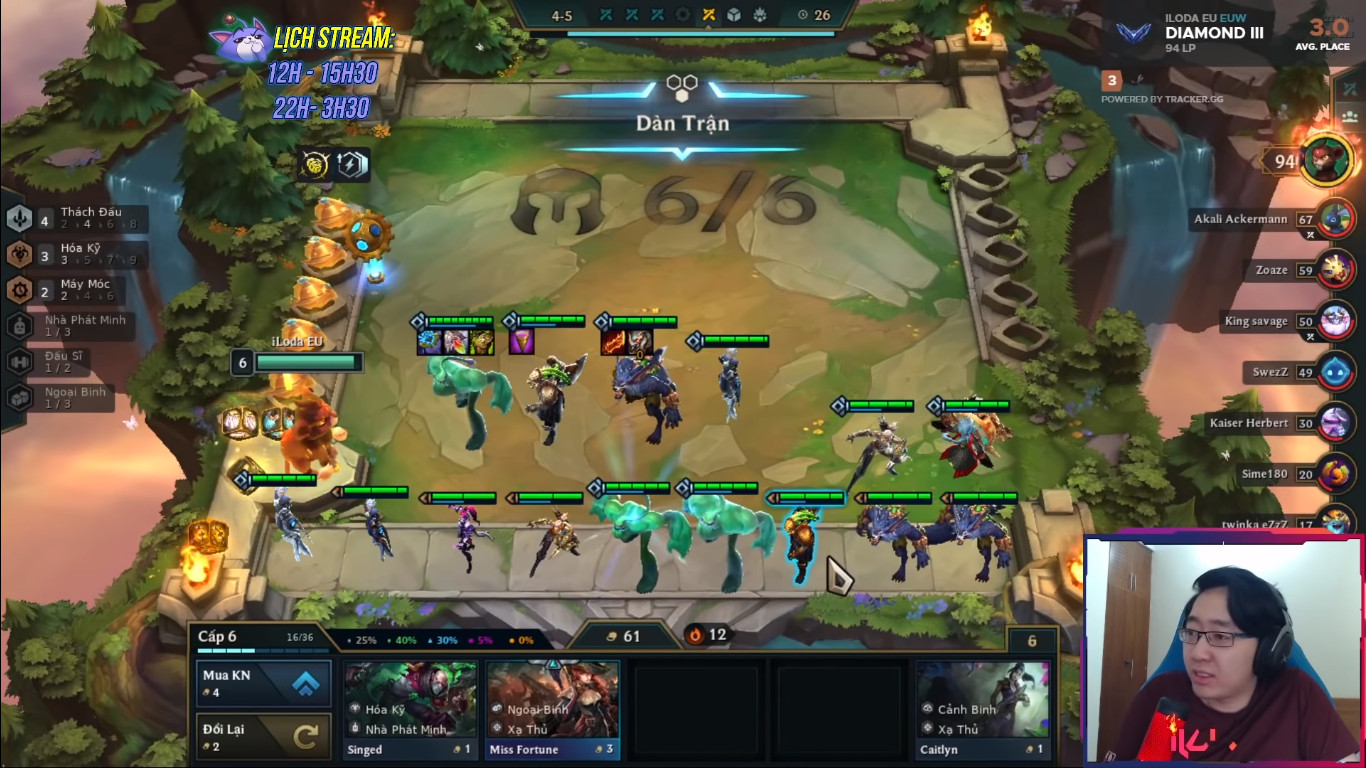Click the Máy Móc trait icon
This screenshot has width=1366, height=768.
point(19,290)
